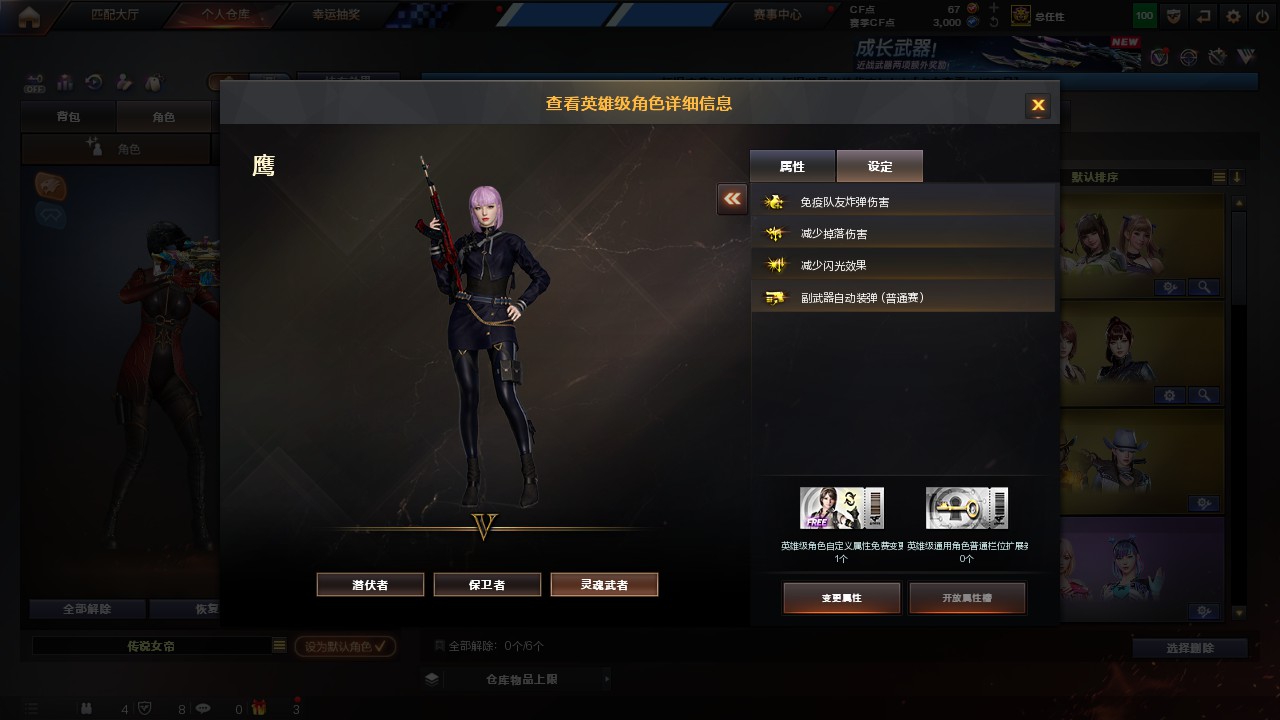Choose the 潜伏者 faction button
This screenshot has height=720, width=1280.
[370, 585]
